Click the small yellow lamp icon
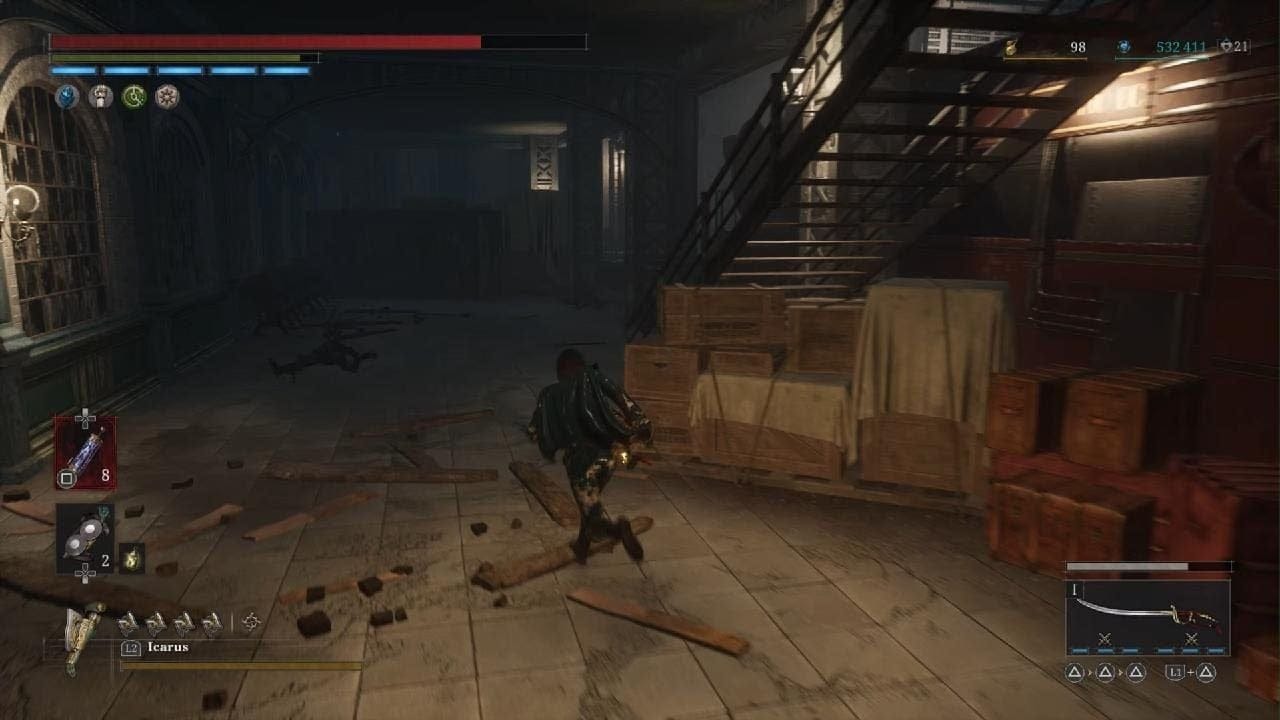Viewport: 1280px width, 720px height. (x=131, y=558)
